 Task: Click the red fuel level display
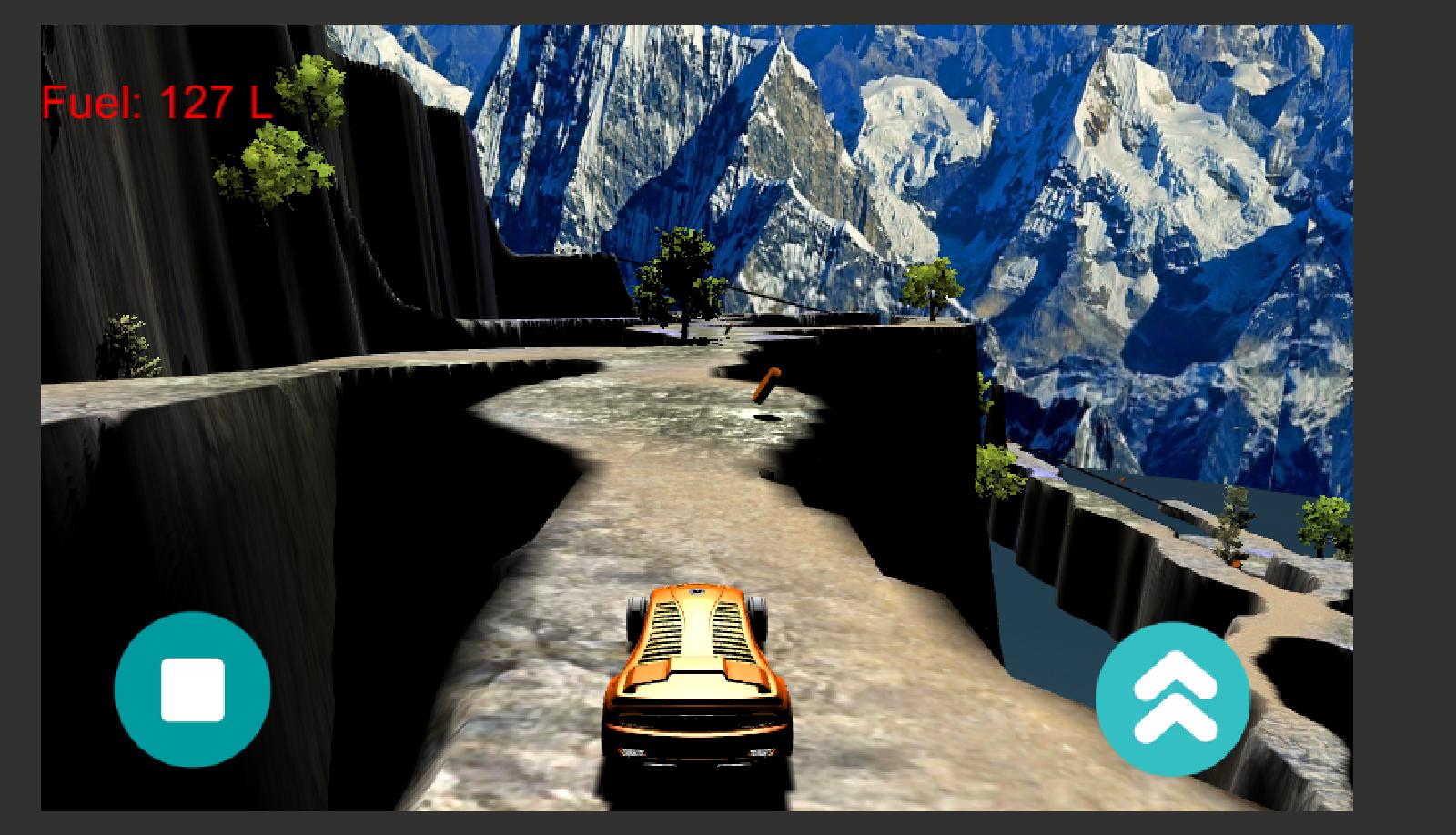155,103
